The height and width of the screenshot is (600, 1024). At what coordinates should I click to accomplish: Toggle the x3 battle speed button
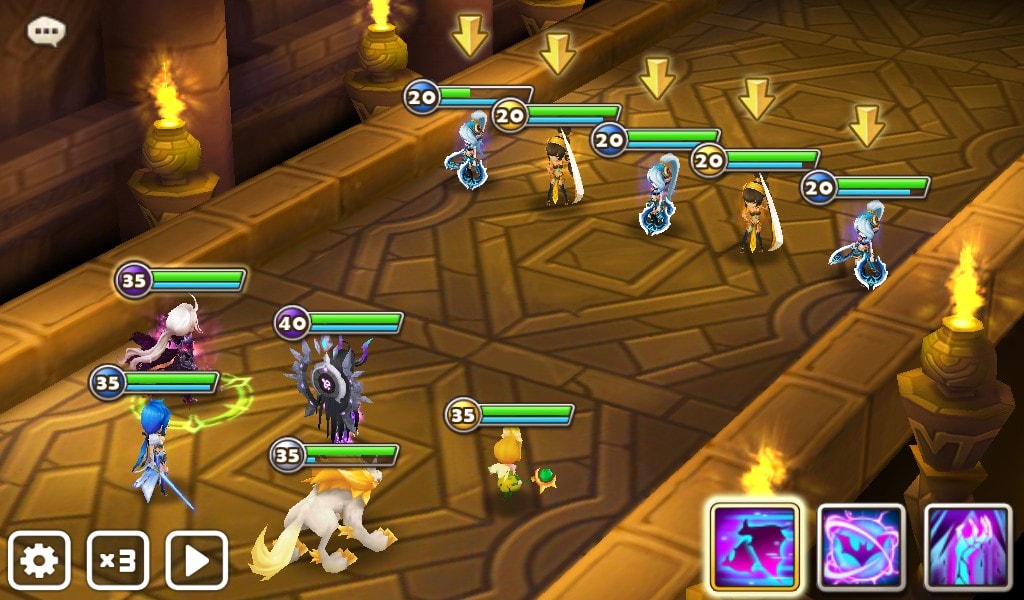118,561
